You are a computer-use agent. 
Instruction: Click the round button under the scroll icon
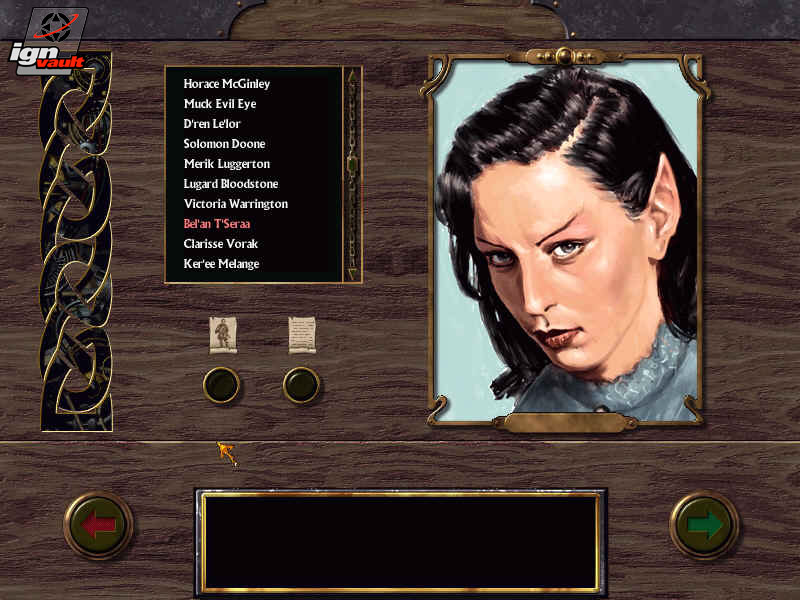301,384
